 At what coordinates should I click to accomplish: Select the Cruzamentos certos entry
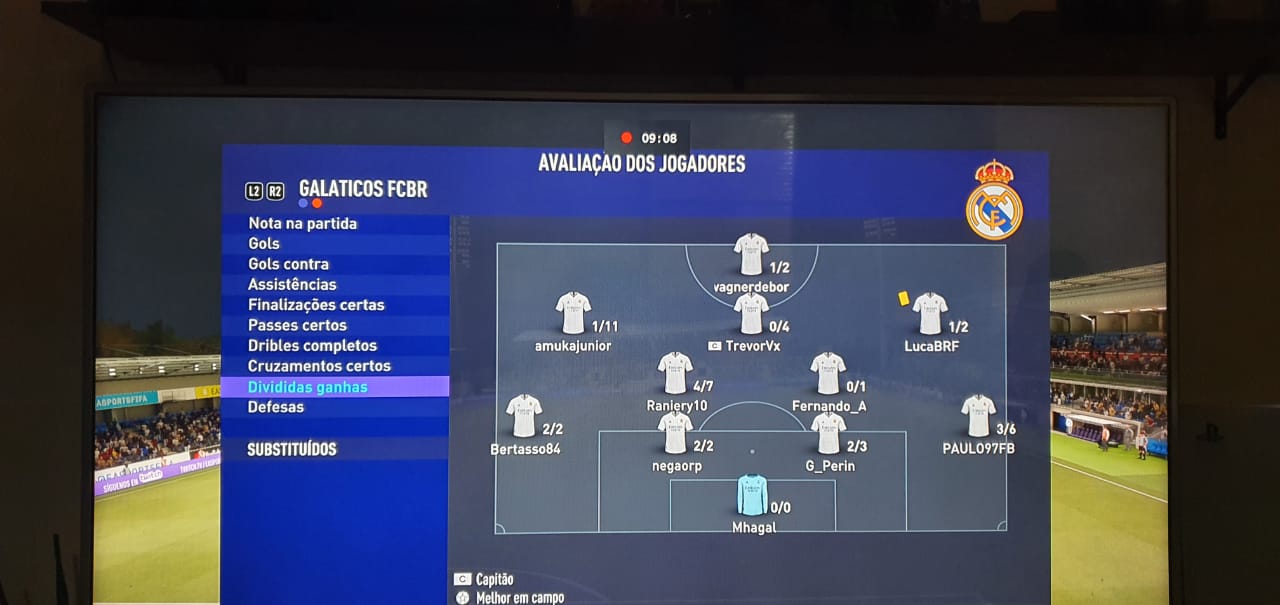point(319,366)
